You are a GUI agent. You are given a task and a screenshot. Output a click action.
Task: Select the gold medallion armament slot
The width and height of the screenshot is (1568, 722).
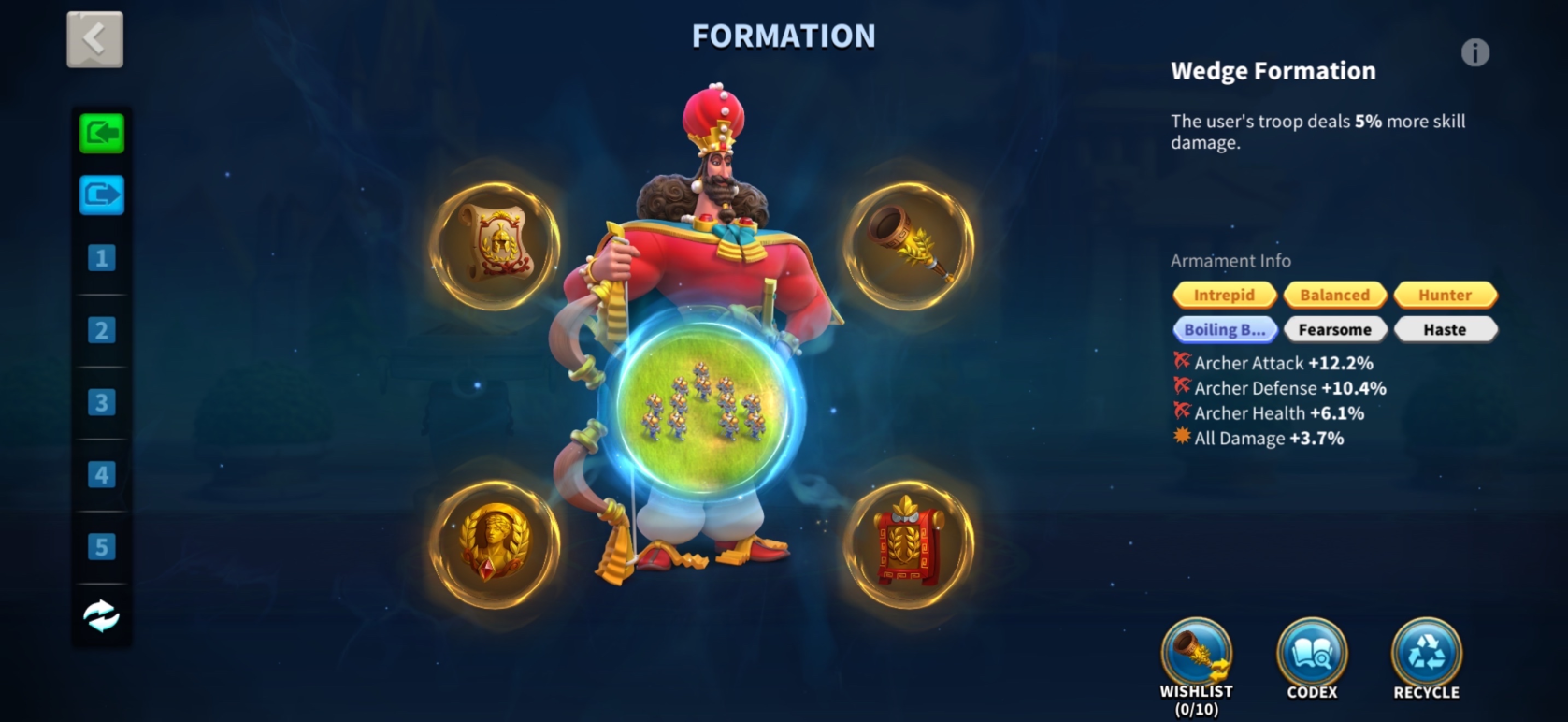(495, 543)
